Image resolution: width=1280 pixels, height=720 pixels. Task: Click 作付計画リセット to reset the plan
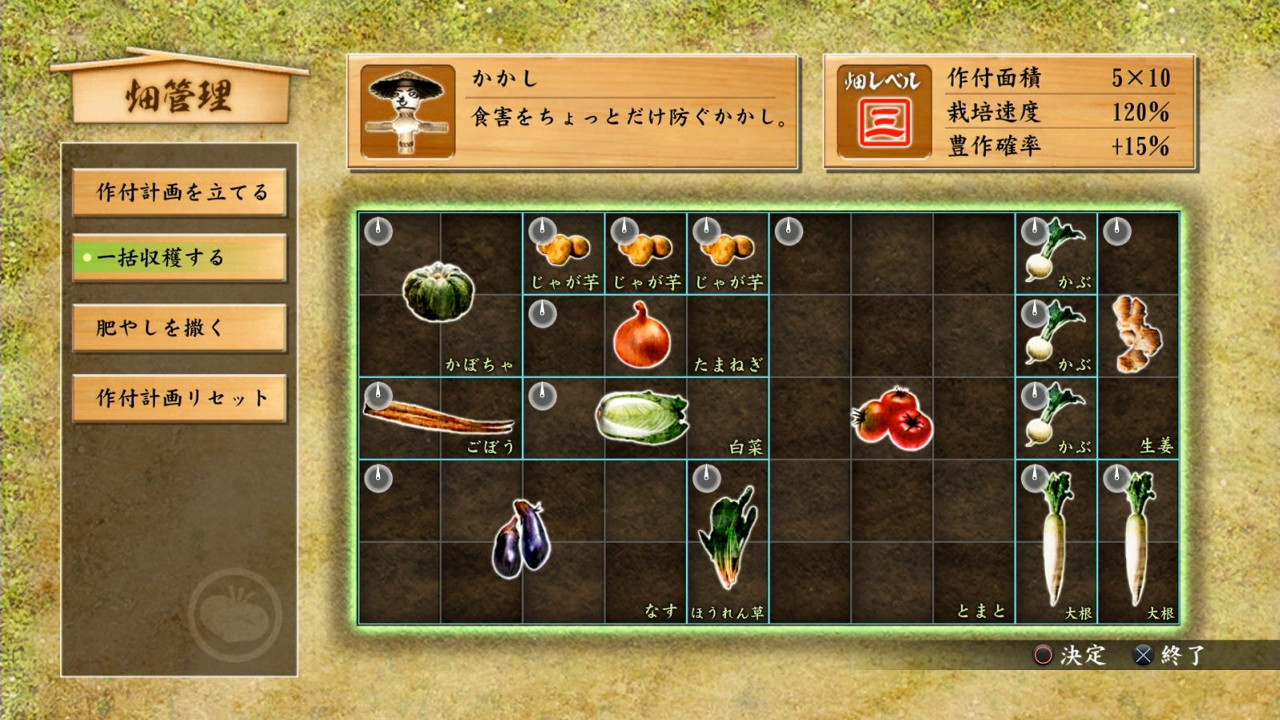coord(180,398)
